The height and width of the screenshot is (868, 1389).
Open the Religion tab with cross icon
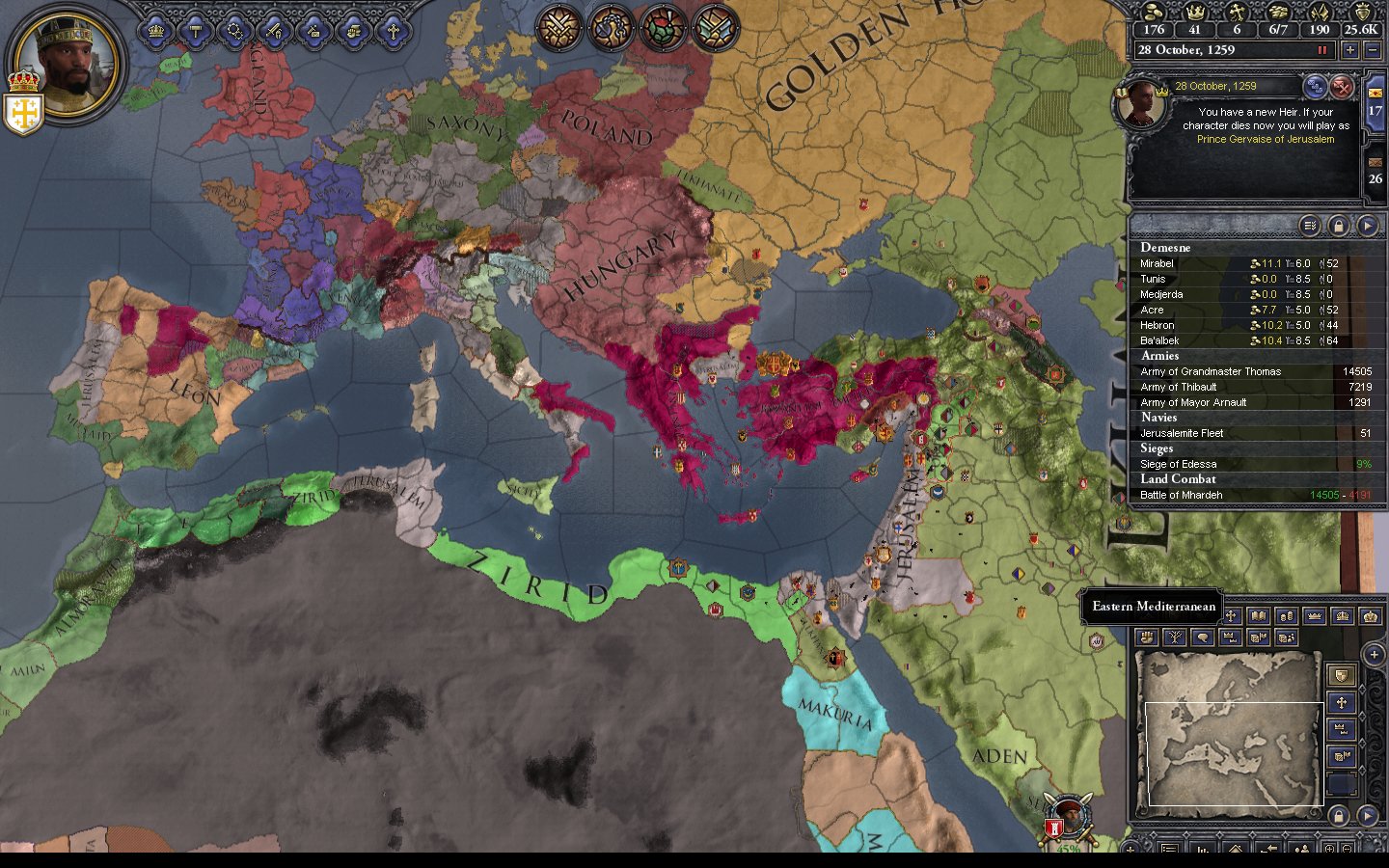pos(393,31)
